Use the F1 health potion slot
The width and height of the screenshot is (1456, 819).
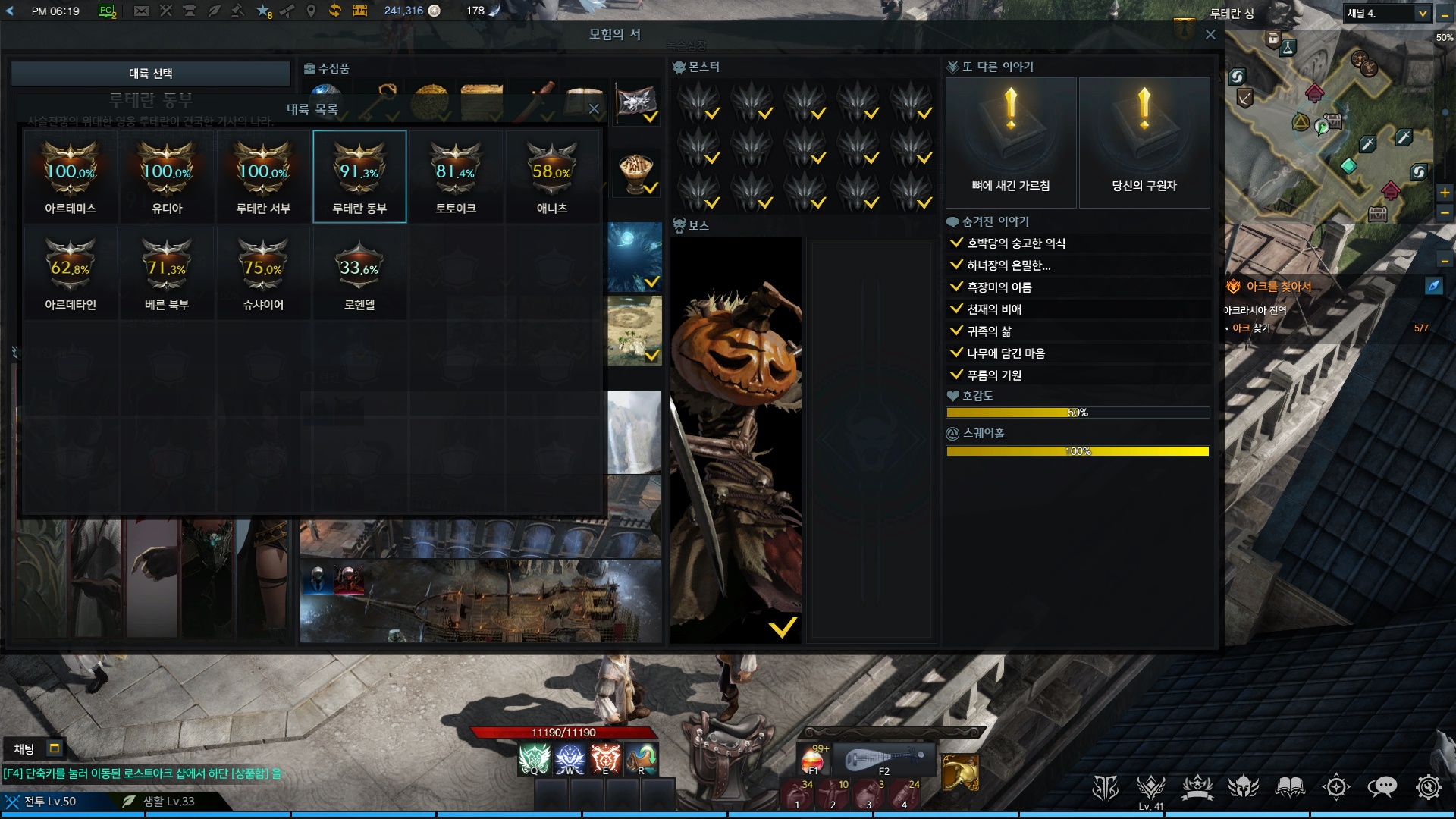pyautogui.click(x=813, y=758)
